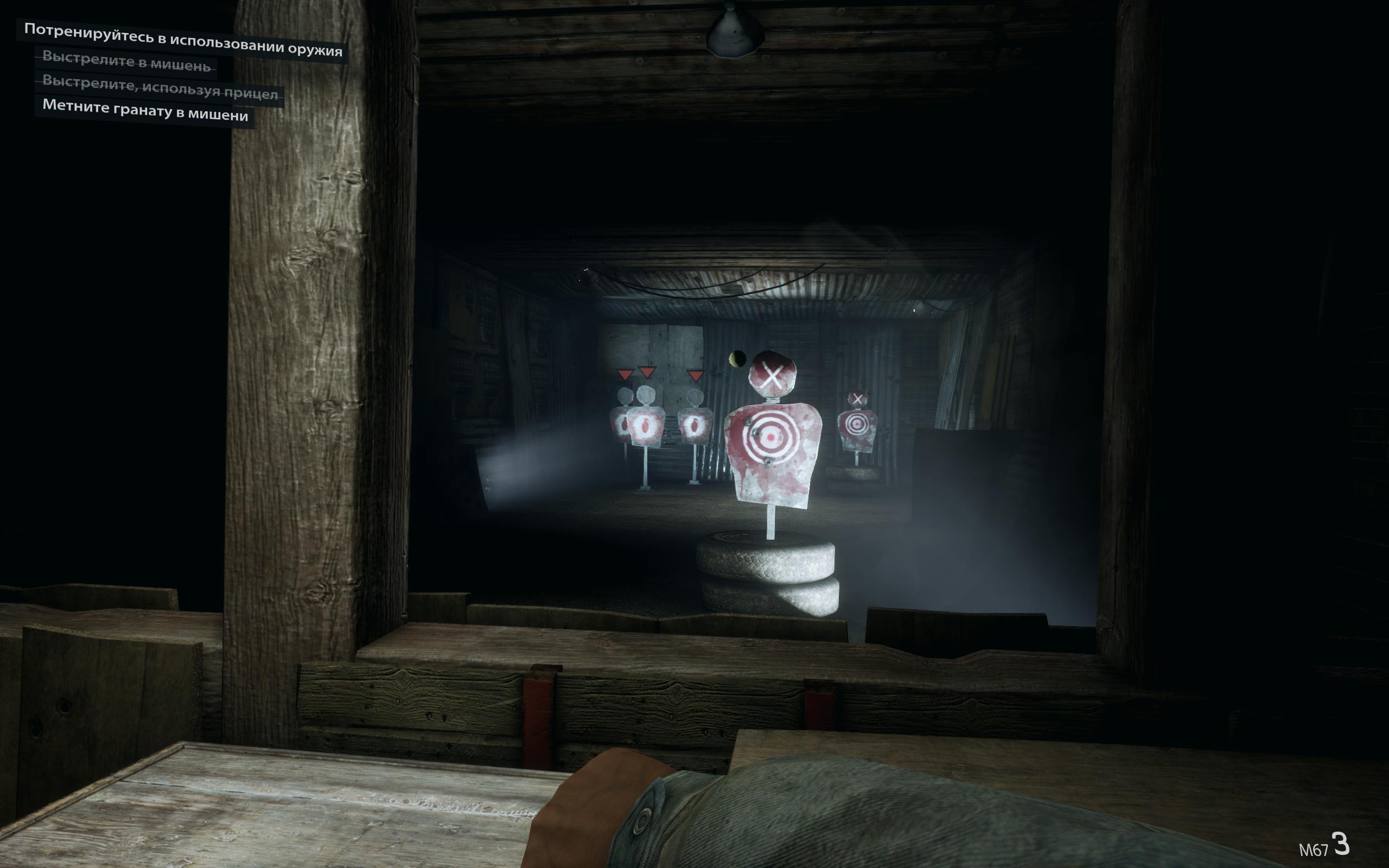Viewport: 1389px width, 868px height.
Task: Select the crossed-out "Выстрелите, используя прицел" objective
Action: click(x=160, y=87)
